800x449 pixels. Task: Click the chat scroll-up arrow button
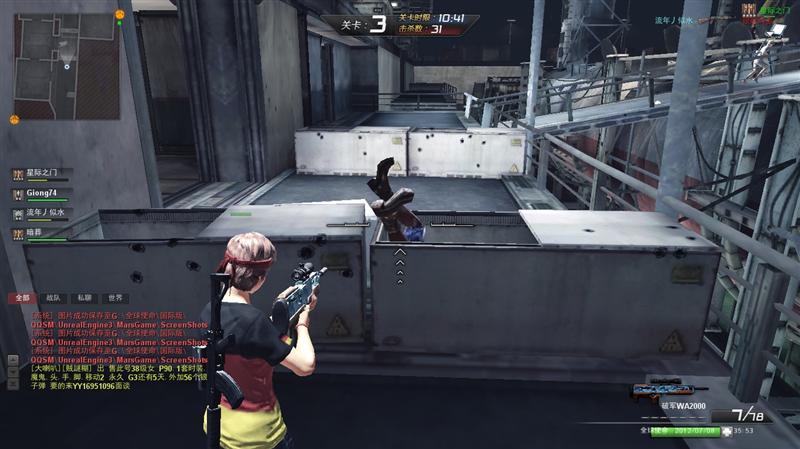click(x=12, y=358)
